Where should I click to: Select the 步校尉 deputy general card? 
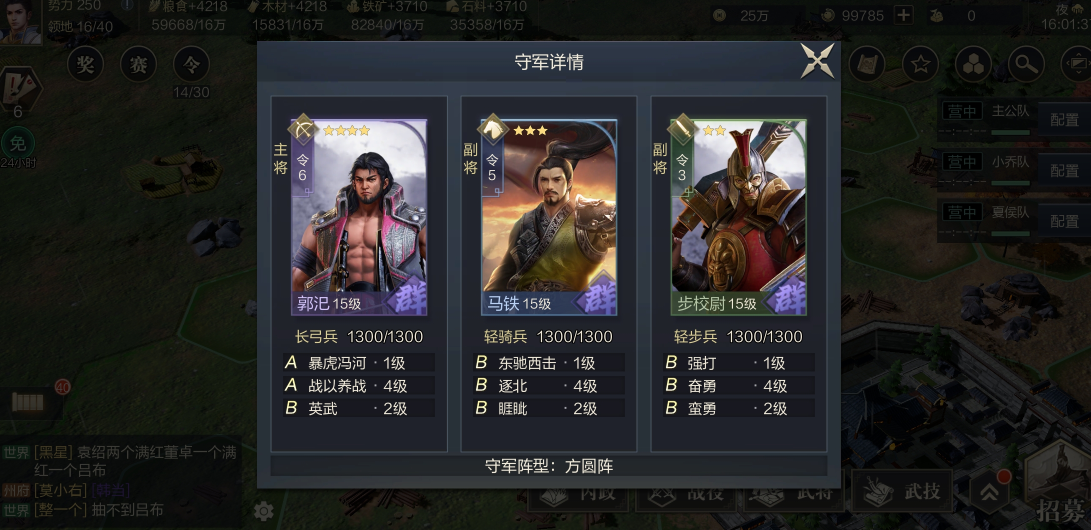click(x=739, y=218)
